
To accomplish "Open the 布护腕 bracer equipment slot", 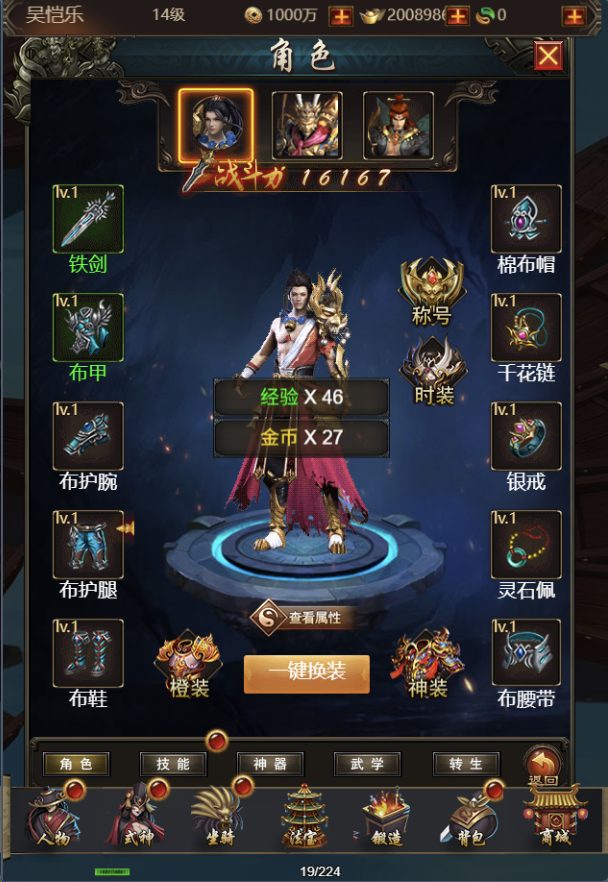I will click(88, 436).
